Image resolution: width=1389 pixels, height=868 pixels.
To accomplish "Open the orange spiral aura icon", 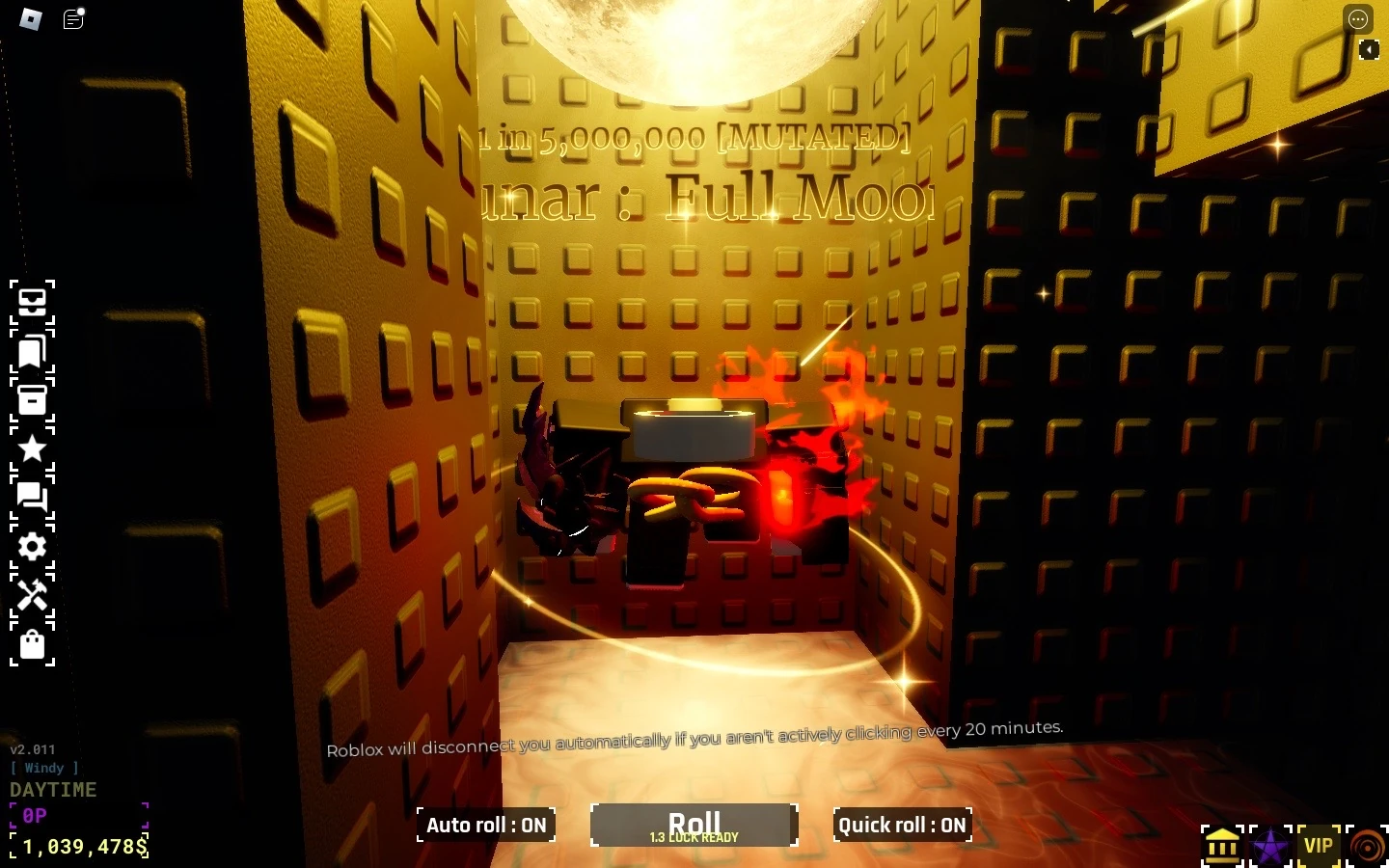I will click(x=1366, y=844).
